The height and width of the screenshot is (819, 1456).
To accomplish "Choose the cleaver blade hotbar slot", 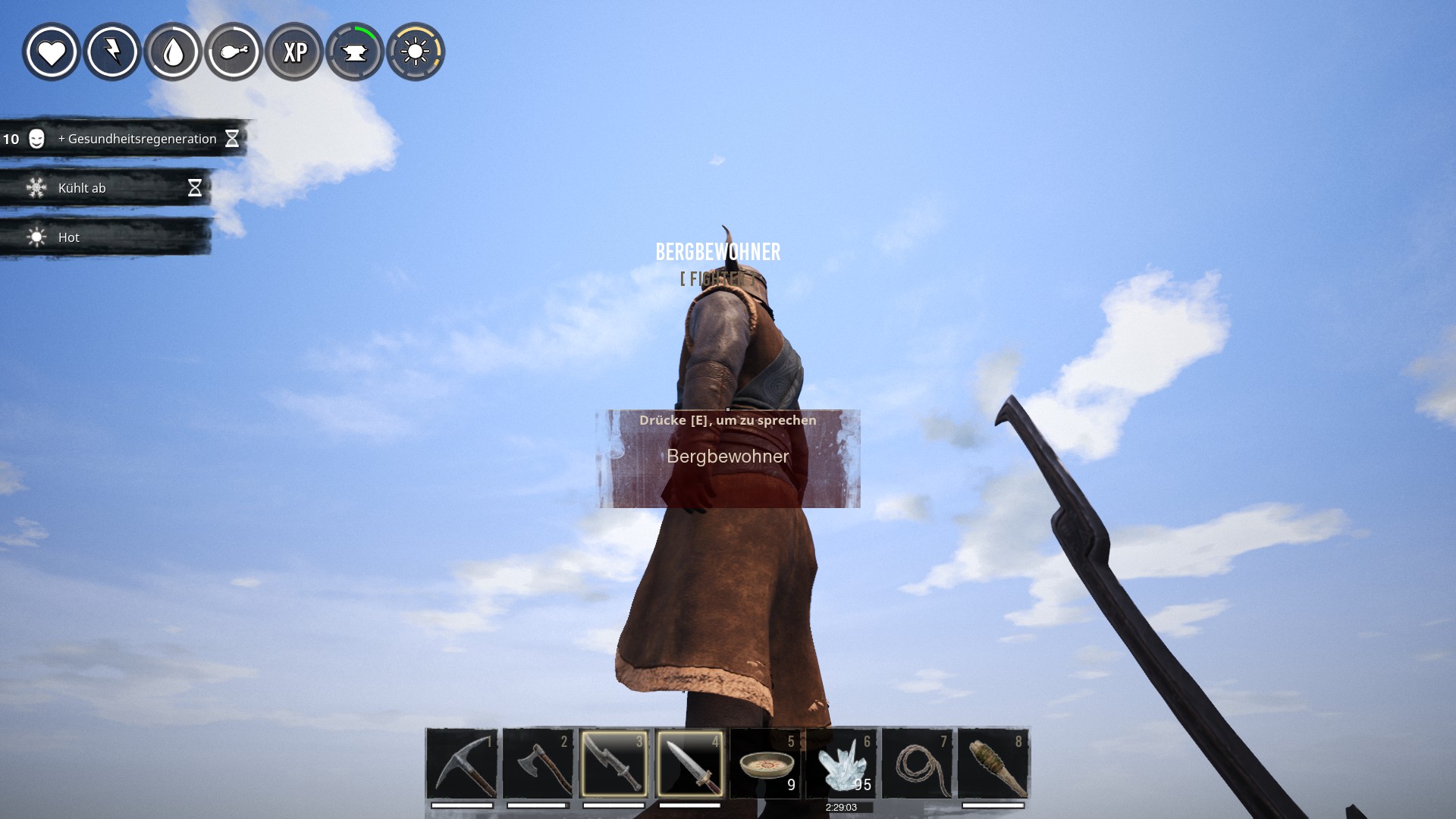I will (613, 764).
